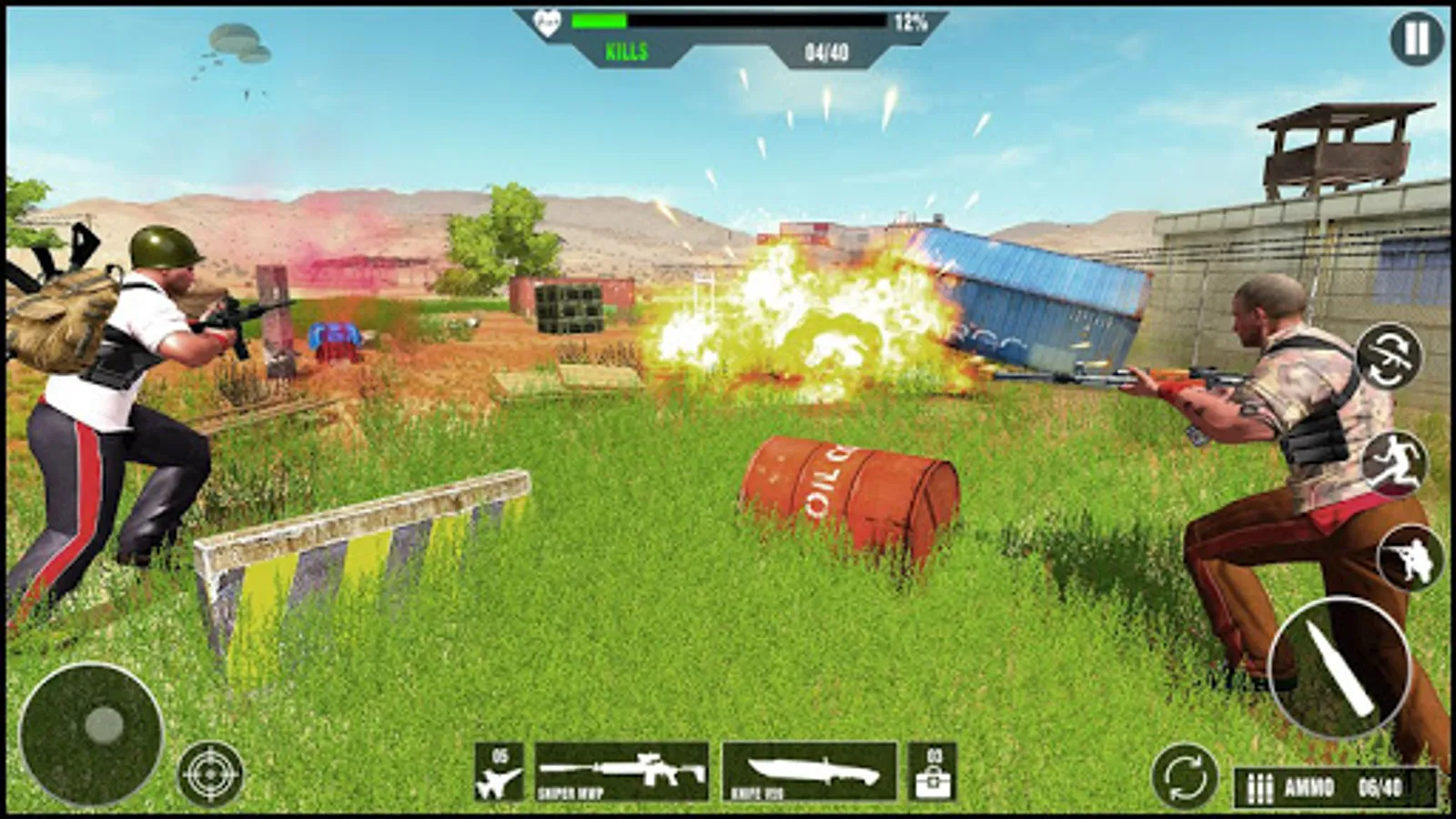Equip the knife weapon slot
This screenshot has width=1456, height=819.
[809, 772]
